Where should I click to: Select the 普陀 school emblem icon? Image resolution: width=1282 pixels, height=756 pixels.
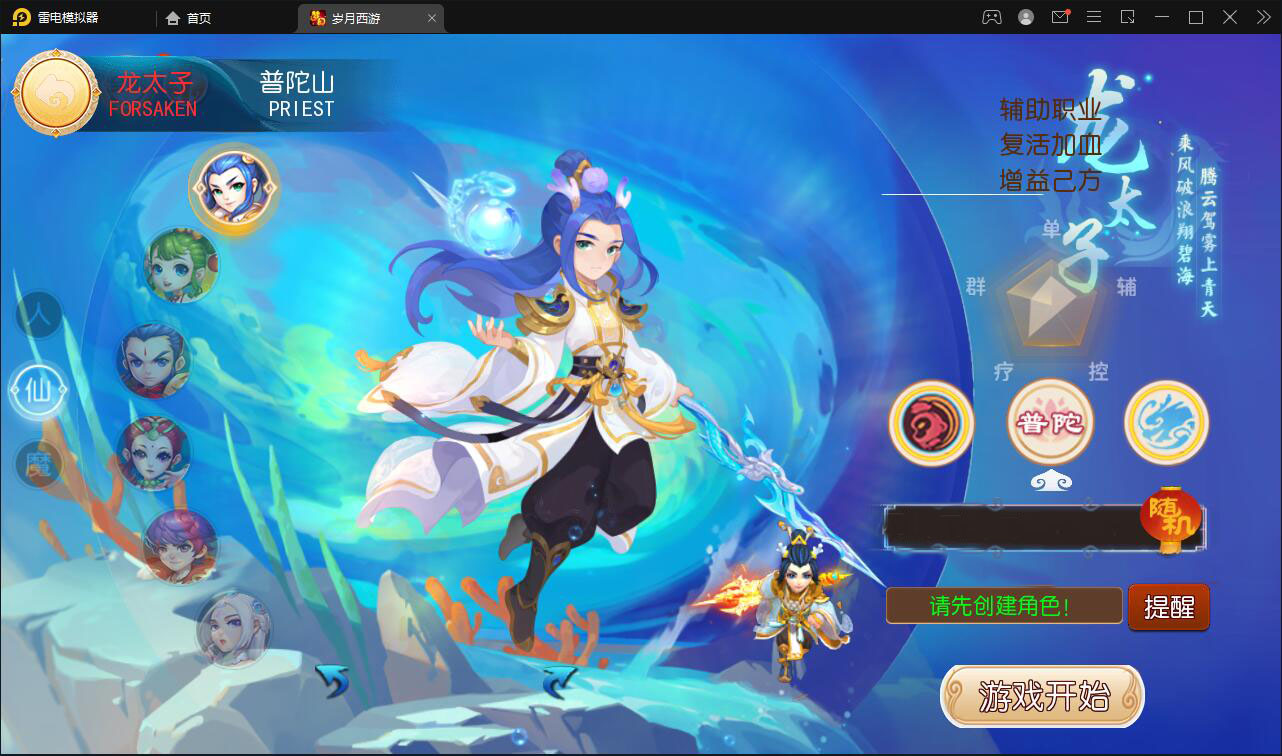pyautogui.click(x=1050, y=423)
